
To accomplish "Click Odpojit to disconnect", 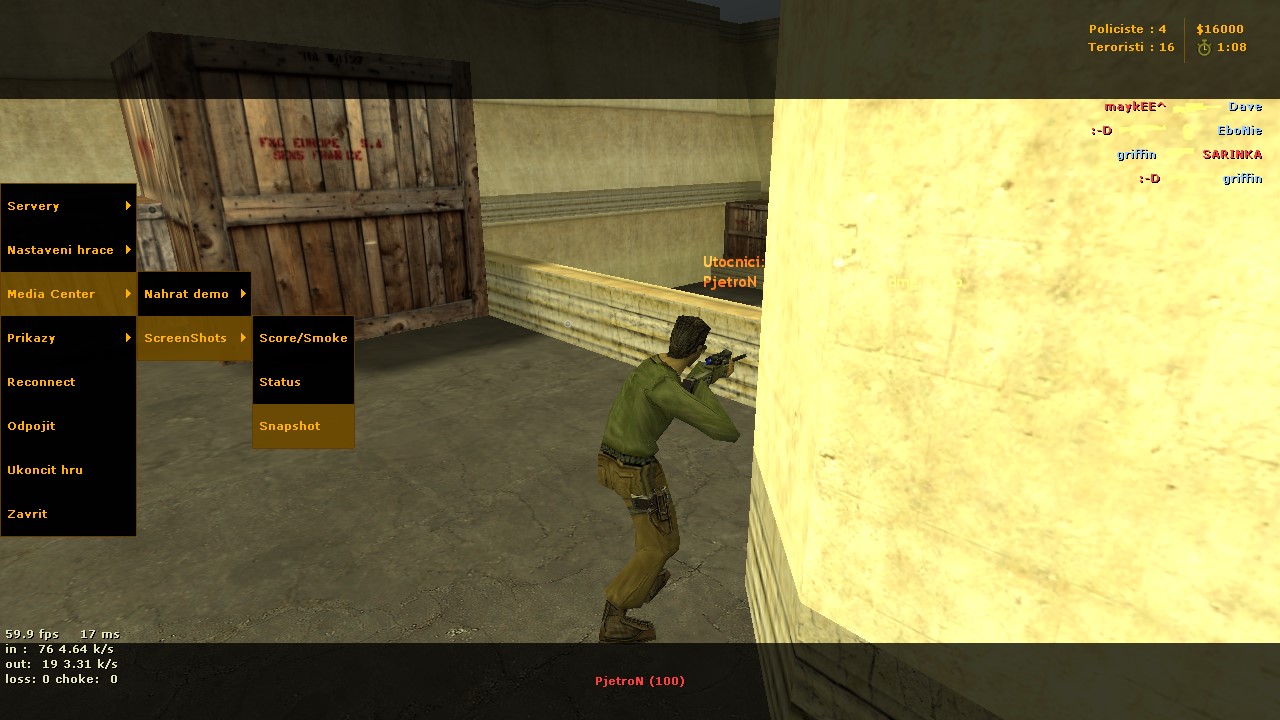I will 68,426.
